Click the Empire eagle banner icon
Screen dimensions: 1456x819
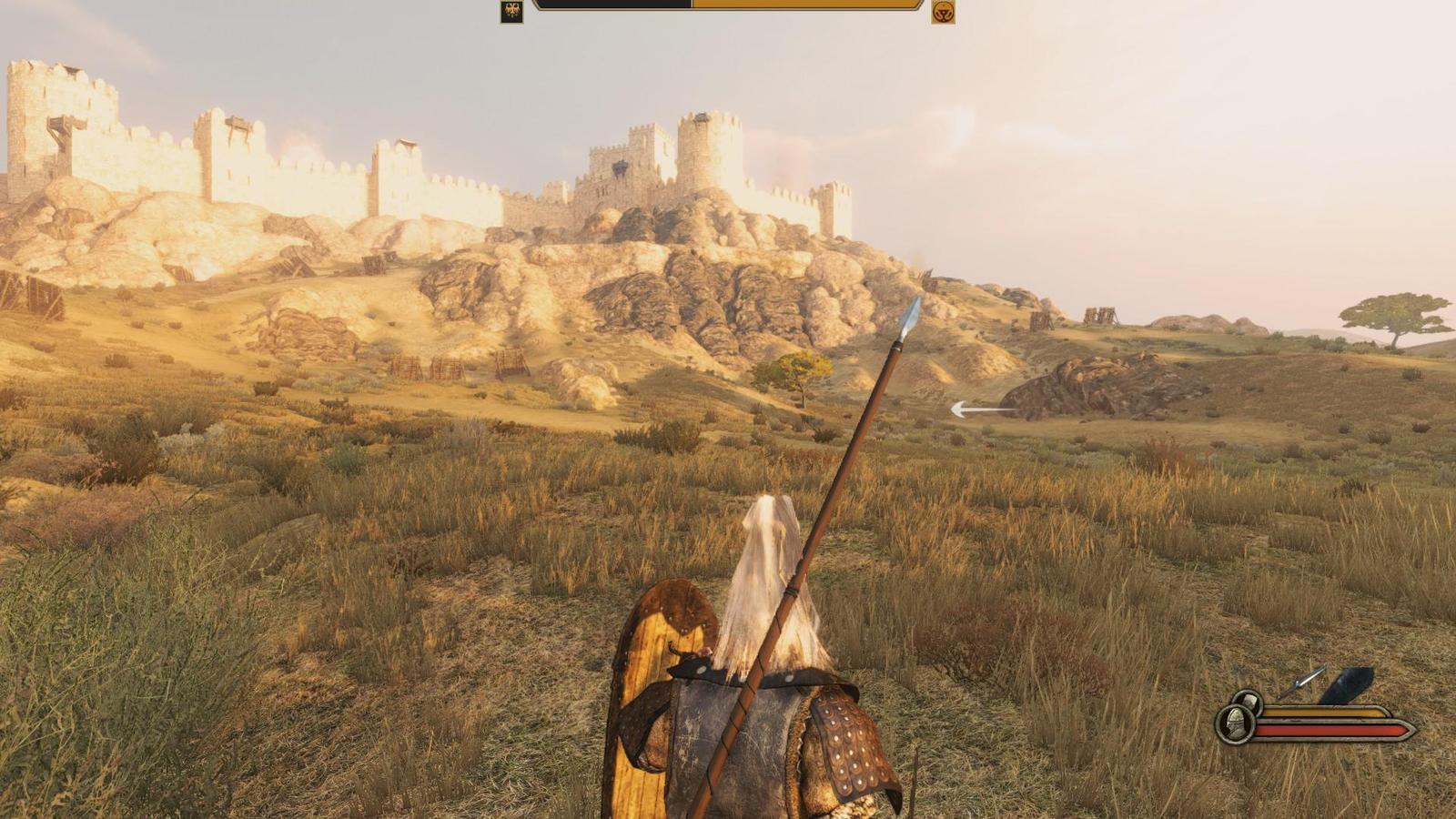pyautogui.click(x=511, y=14)
